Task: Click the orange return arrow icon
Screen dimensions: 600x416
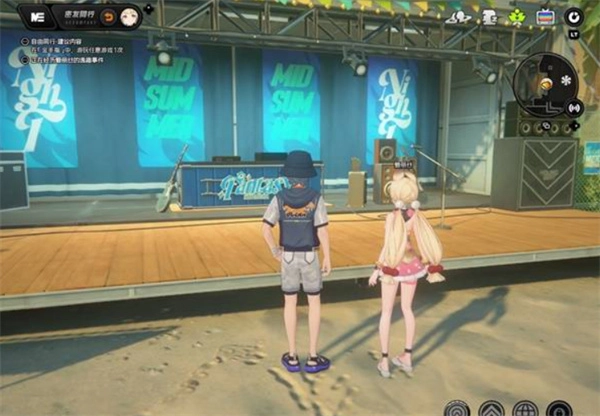Action: 107,17
